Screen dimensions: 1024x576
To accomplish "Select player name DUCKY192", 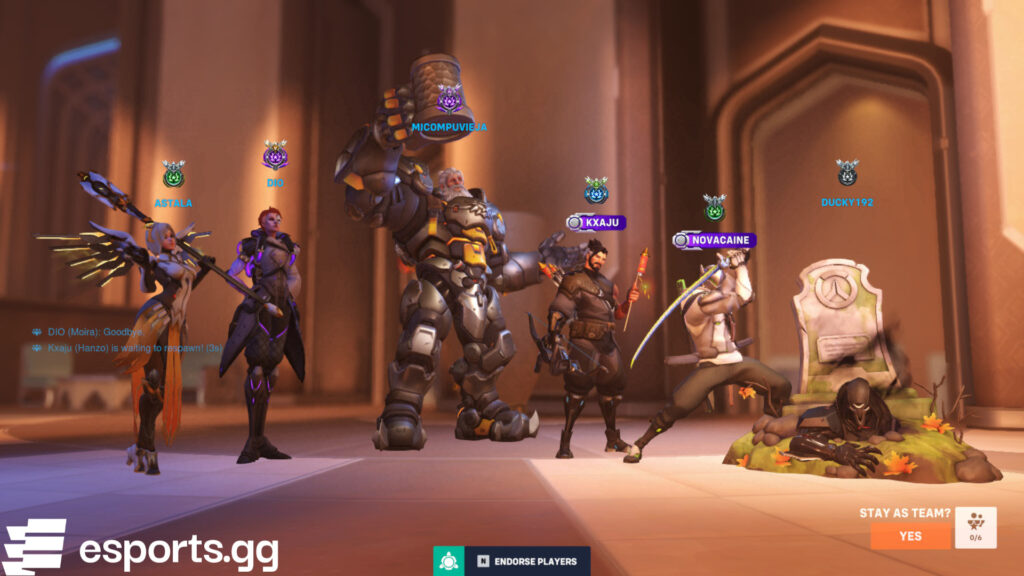I will pyautogui.click(x=847, y=202).
